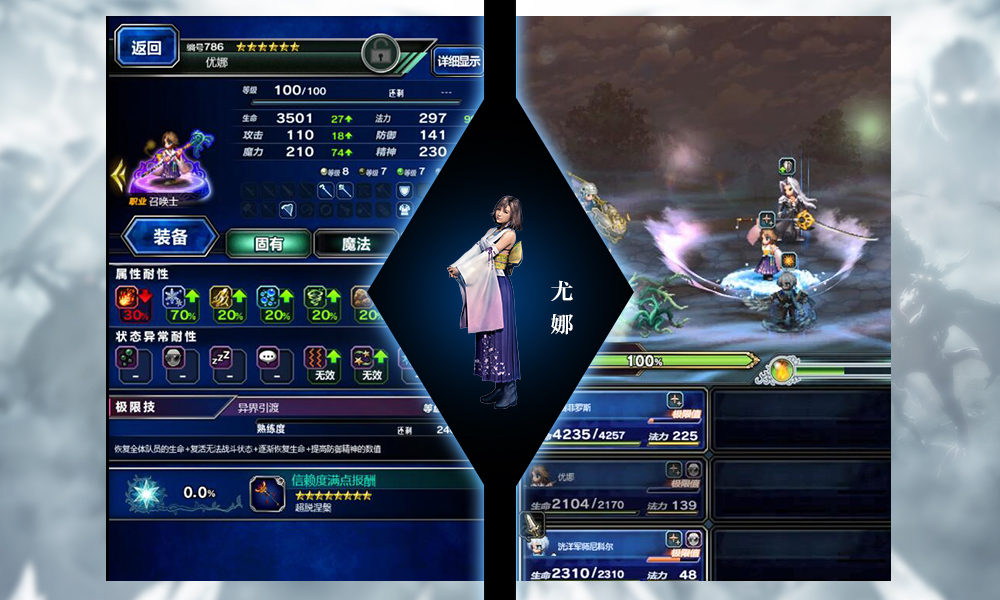Choose 优娜's battle command panel
Screen dimensions: 1000x600
(x=612, y=491)
